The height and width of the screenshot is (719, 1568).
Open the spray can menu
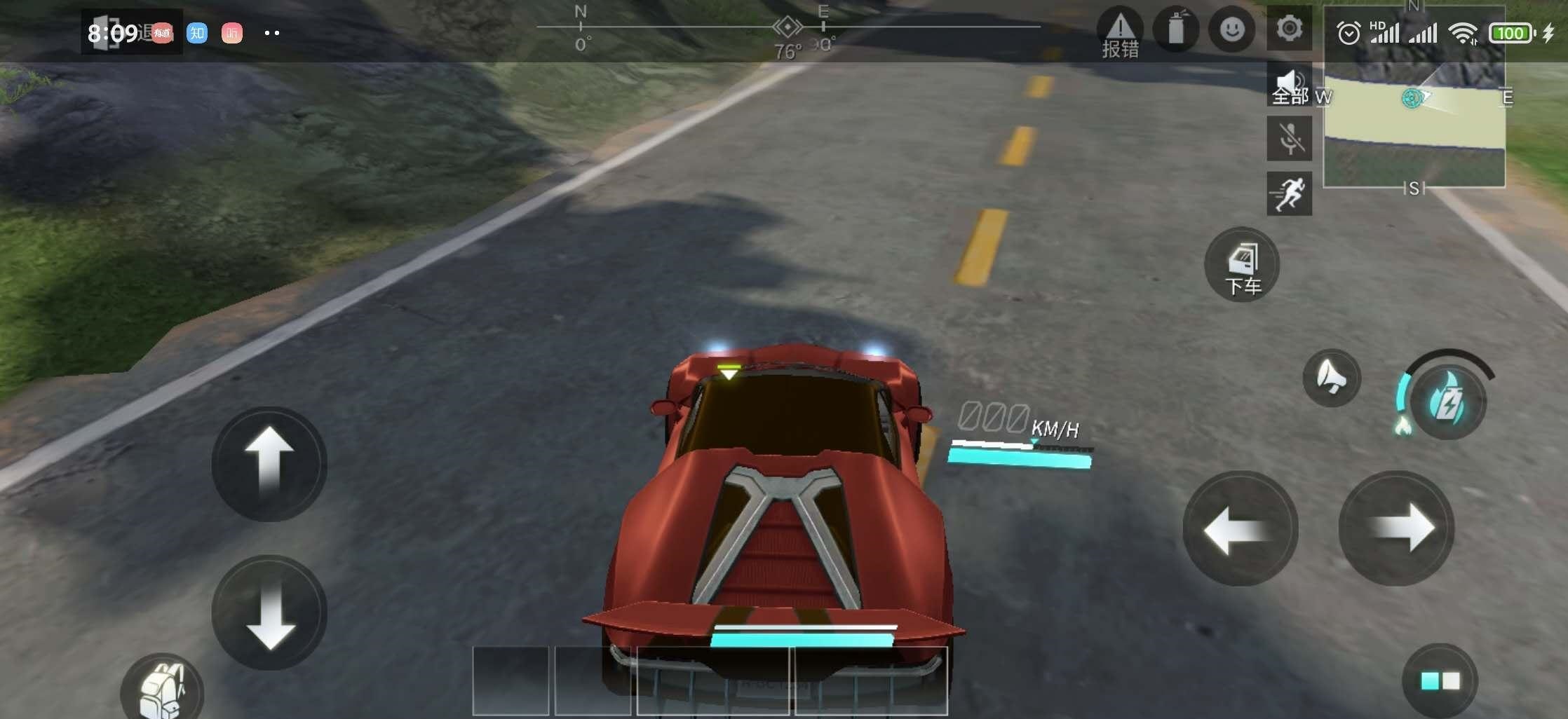[1176, 30]
